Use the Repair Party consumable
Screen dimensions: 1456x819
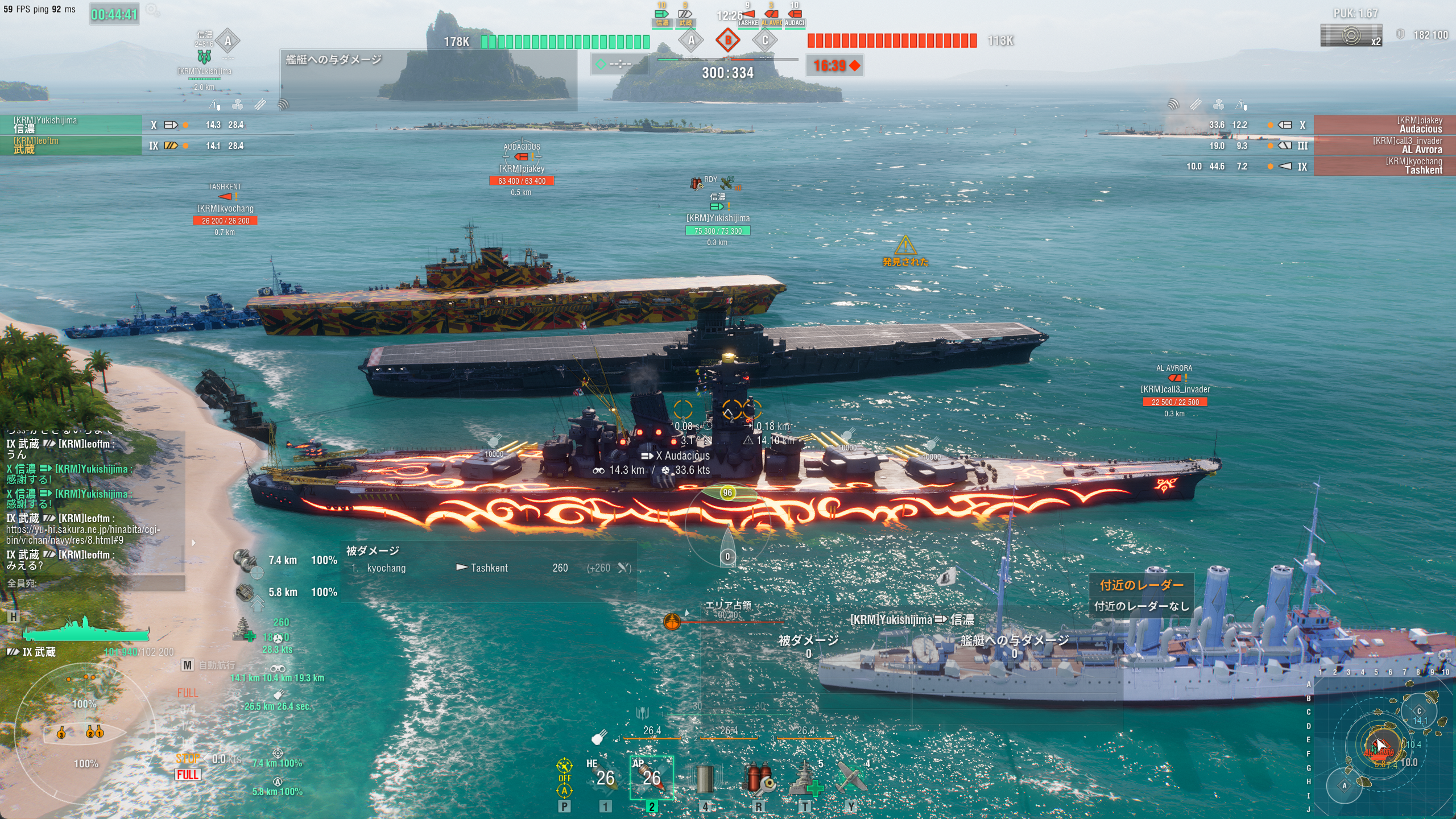click(805, 779)
